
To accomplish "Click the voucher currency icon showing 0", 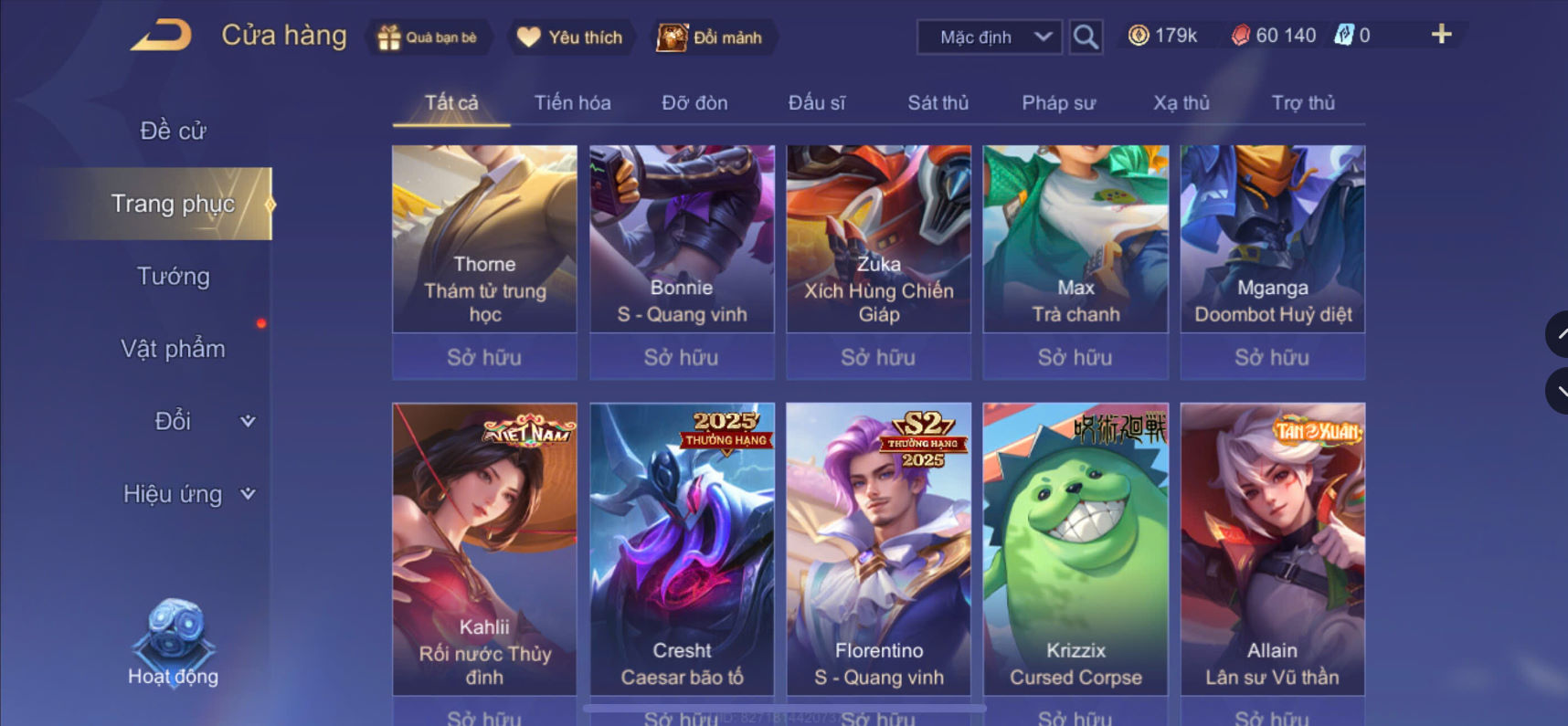I will point(1342,35).
